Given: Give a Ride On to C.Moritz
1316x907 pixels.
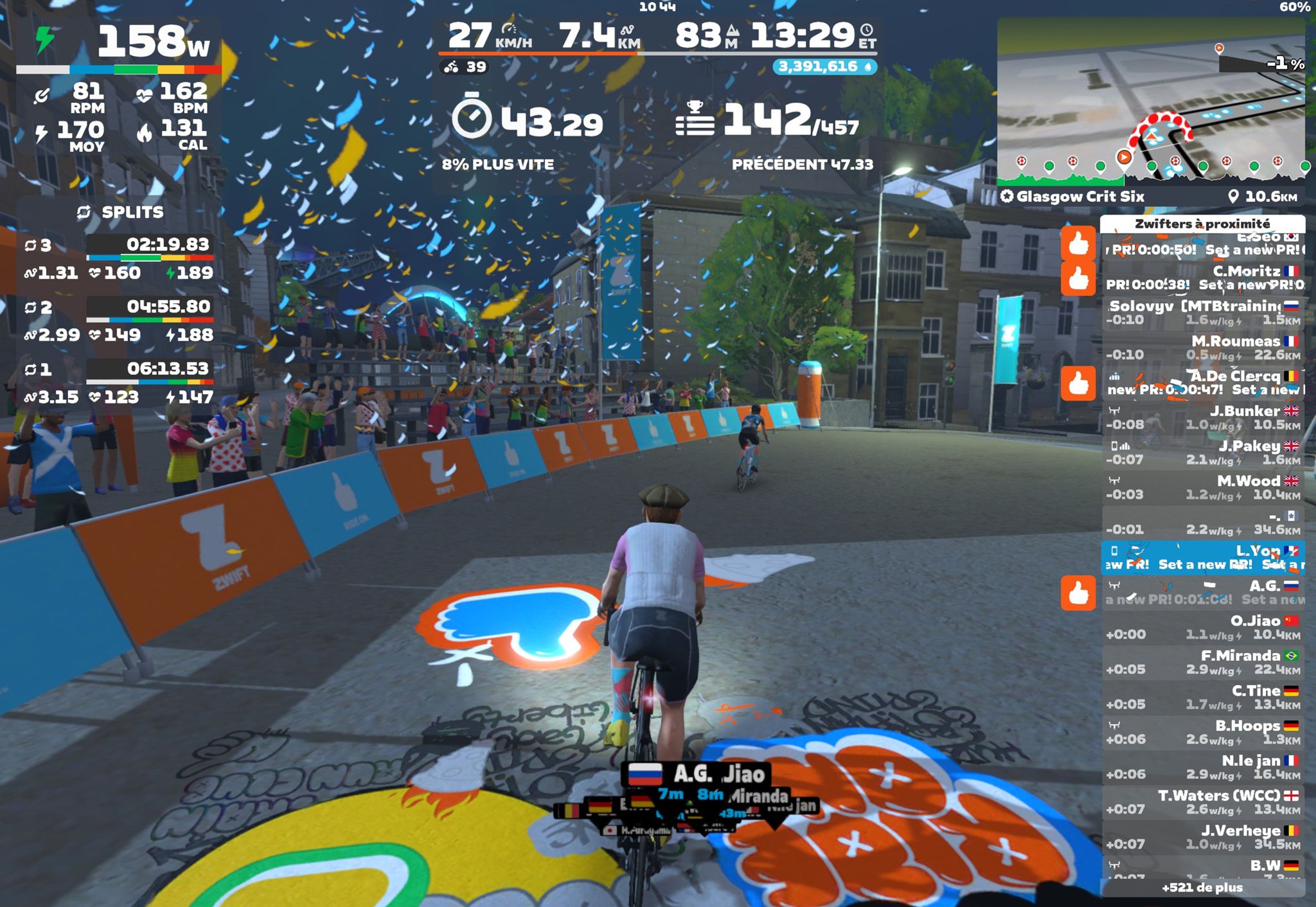Looking at the screenshot, I should 1078,278.
